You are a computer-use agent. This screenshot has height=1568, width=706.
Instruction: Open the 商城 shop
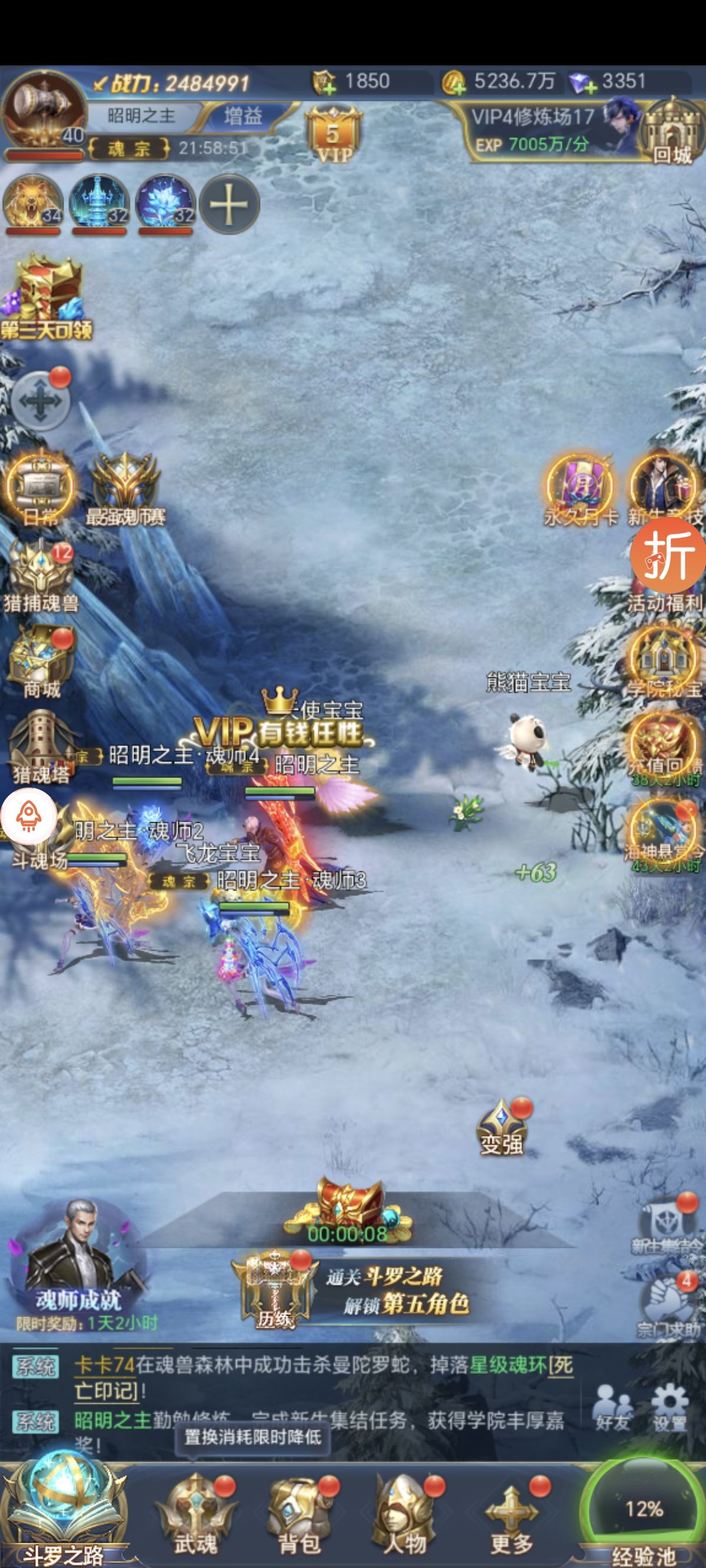coord(41,660)
